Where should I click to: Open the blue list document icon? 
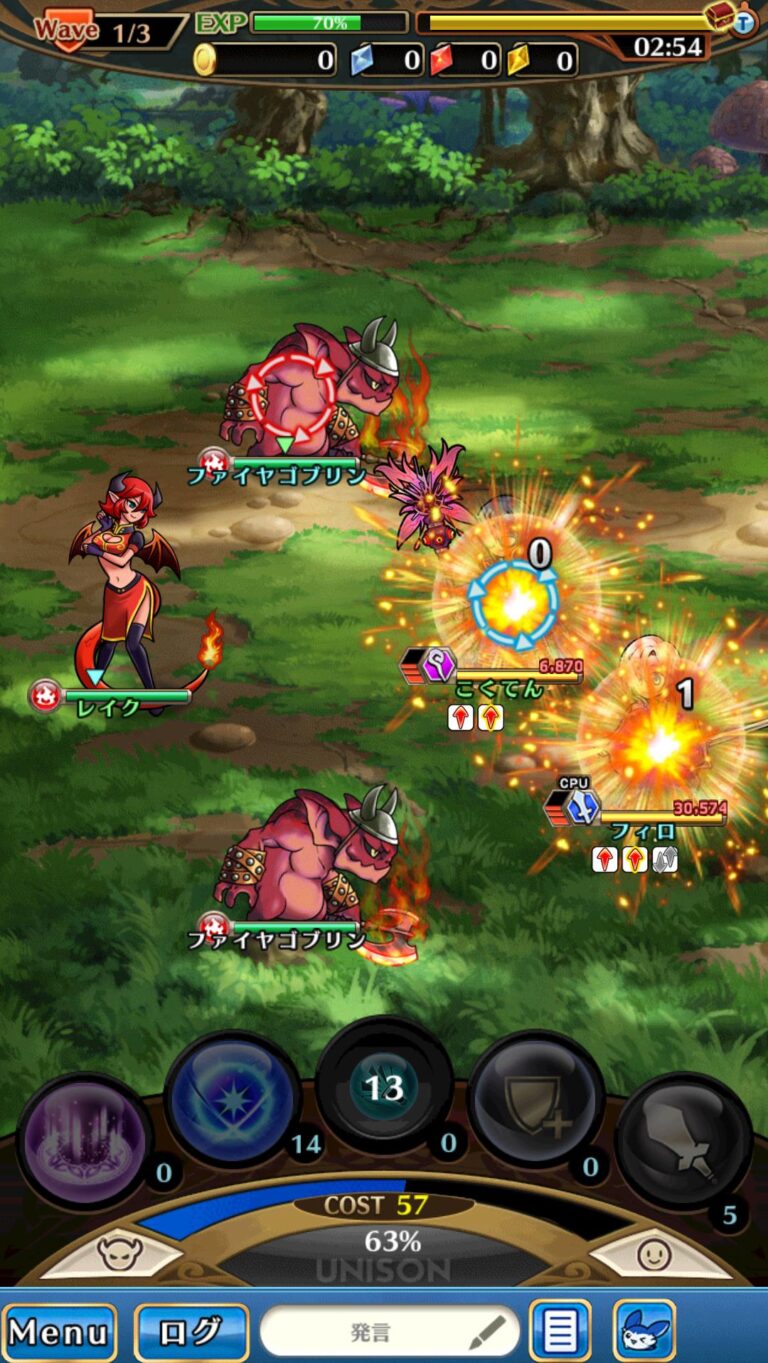(x=560, y=1332)
